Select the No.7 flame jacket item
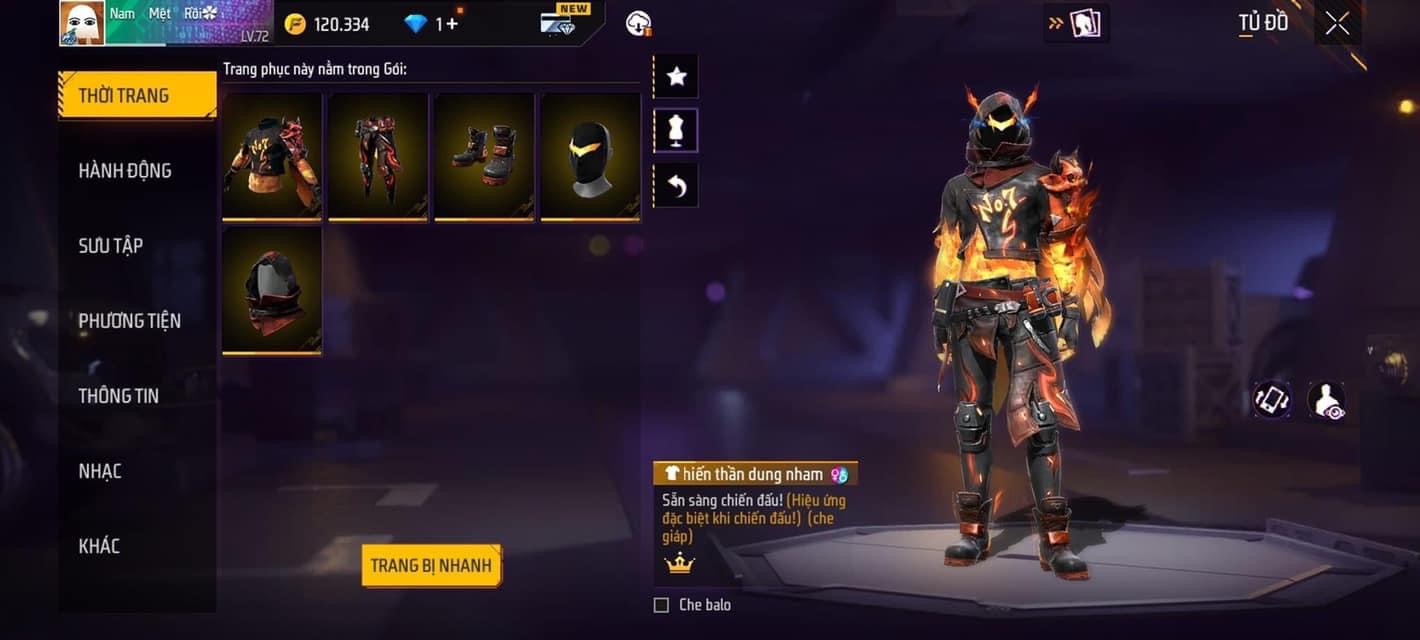Screen dimensions: 1420x640 point(272,155)
